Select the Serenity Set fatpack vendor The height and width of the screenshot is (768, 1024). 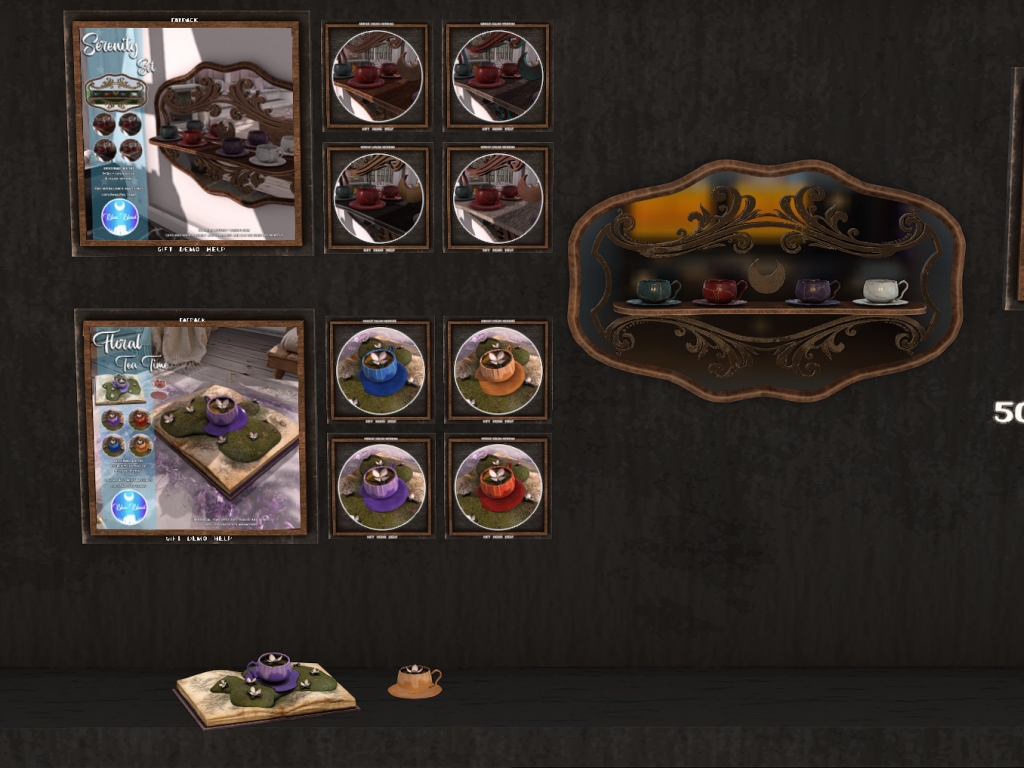point(187,132)
